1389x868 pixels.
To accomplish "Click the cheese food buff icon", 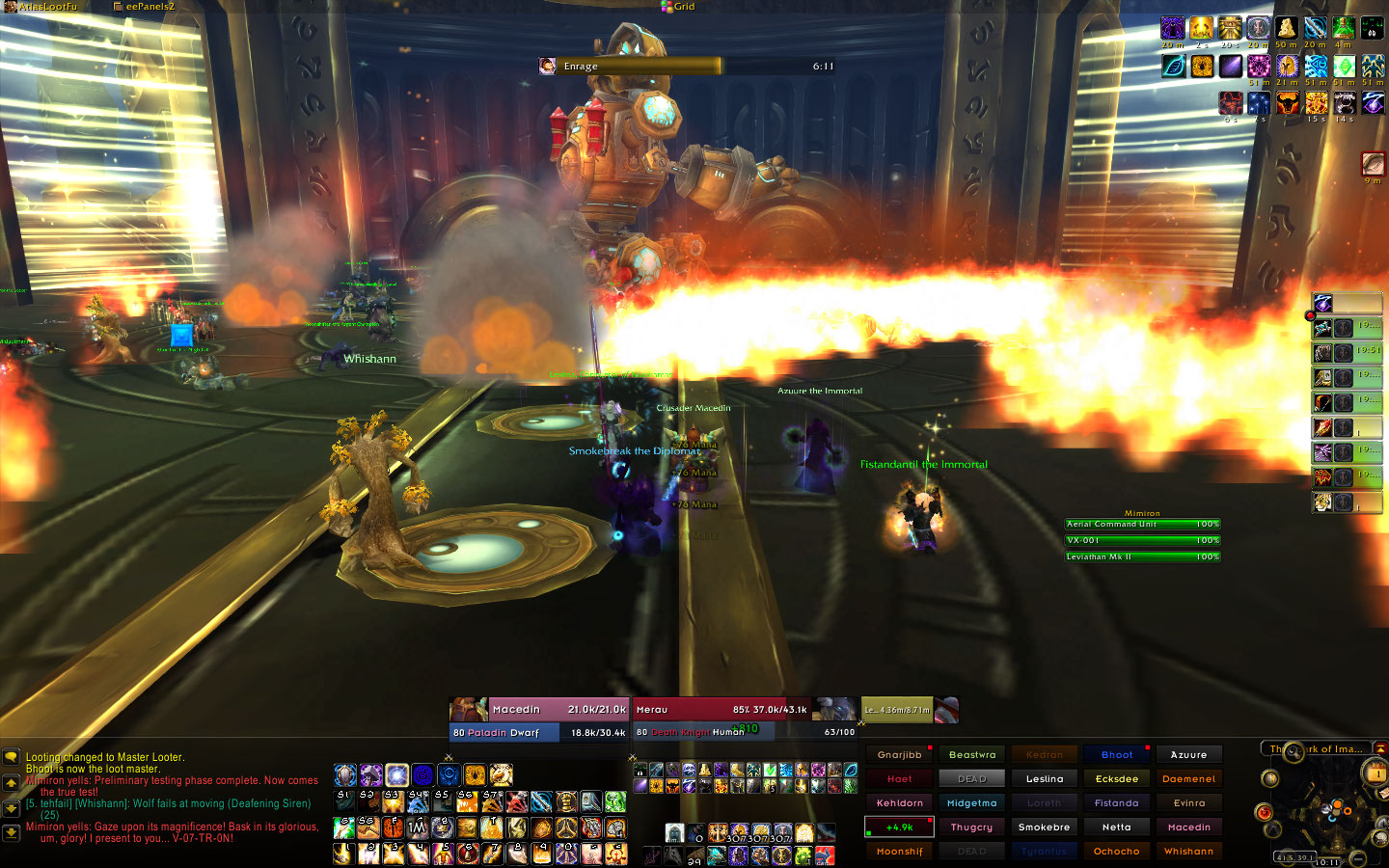I will click(1286, 28).
